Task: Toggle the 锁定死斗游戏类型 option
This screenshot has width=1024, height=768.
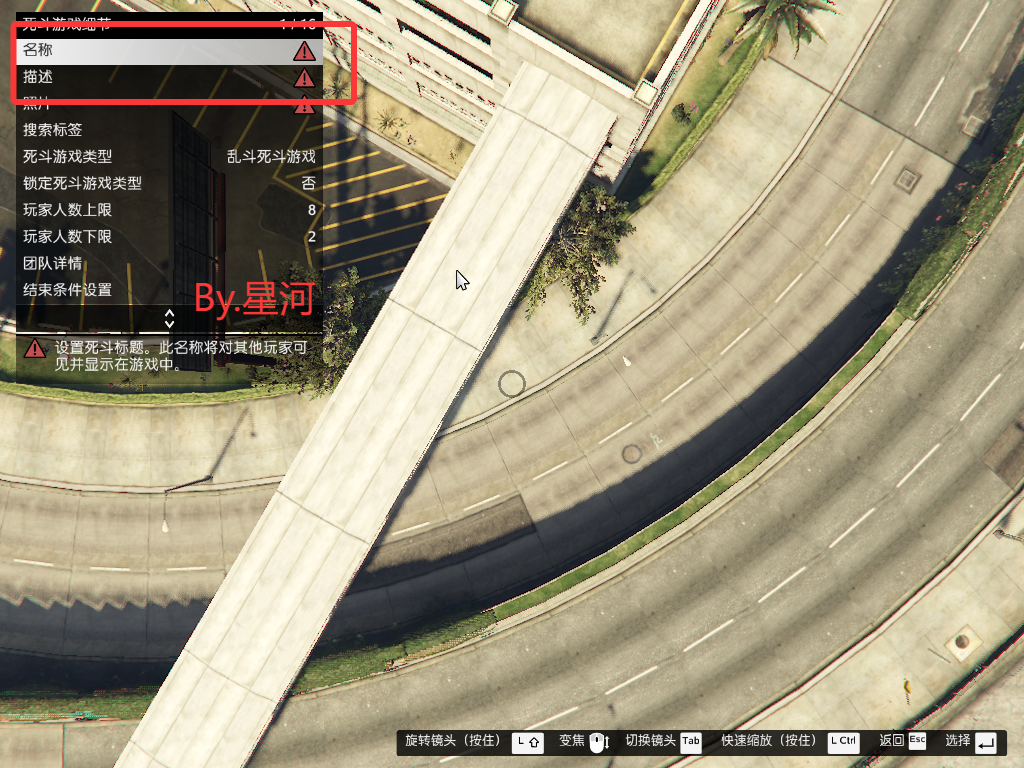Action: 168,184
